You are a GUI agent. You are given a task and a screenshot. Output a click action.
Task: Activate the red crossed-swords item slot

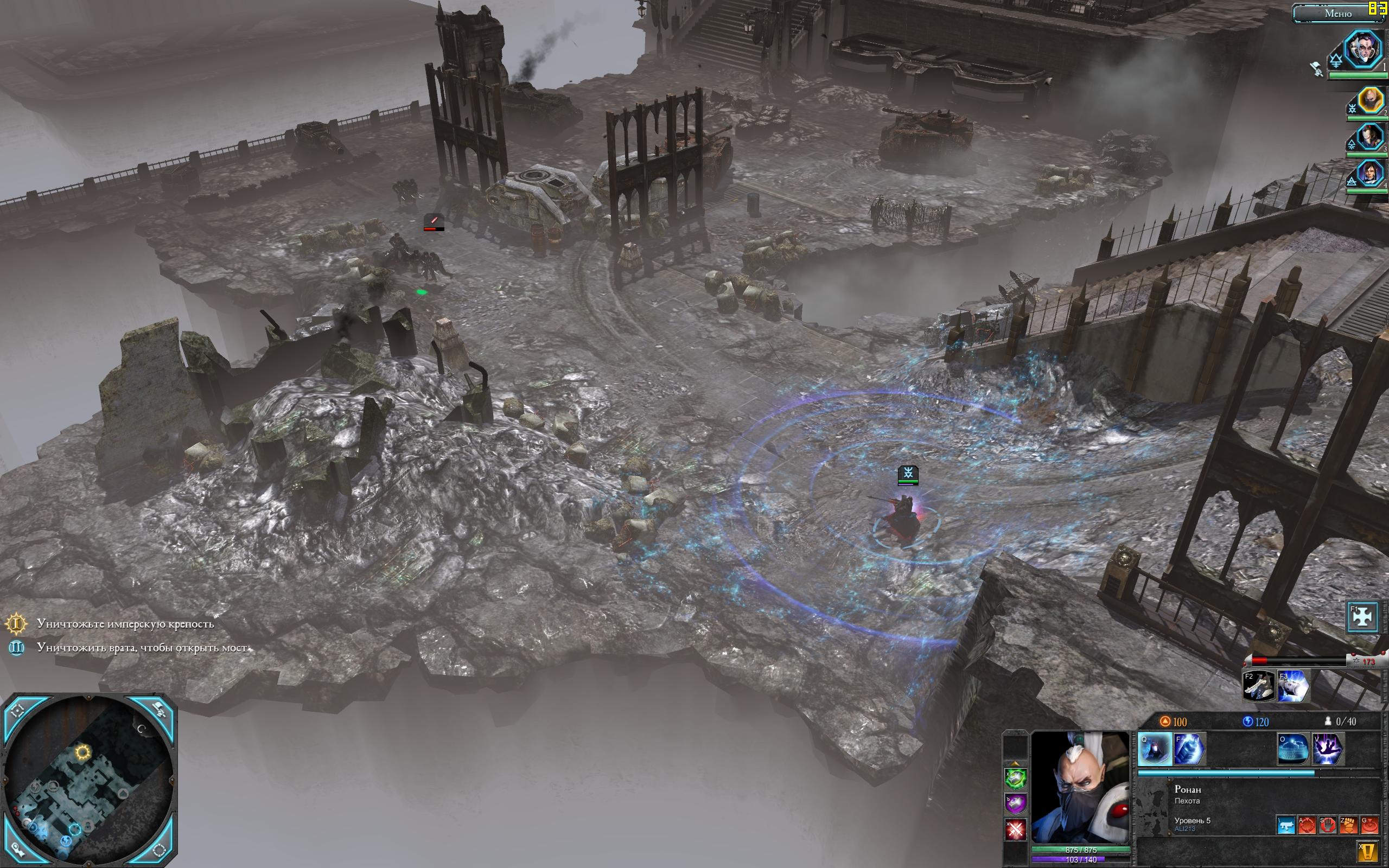(x=1015, y=829)
